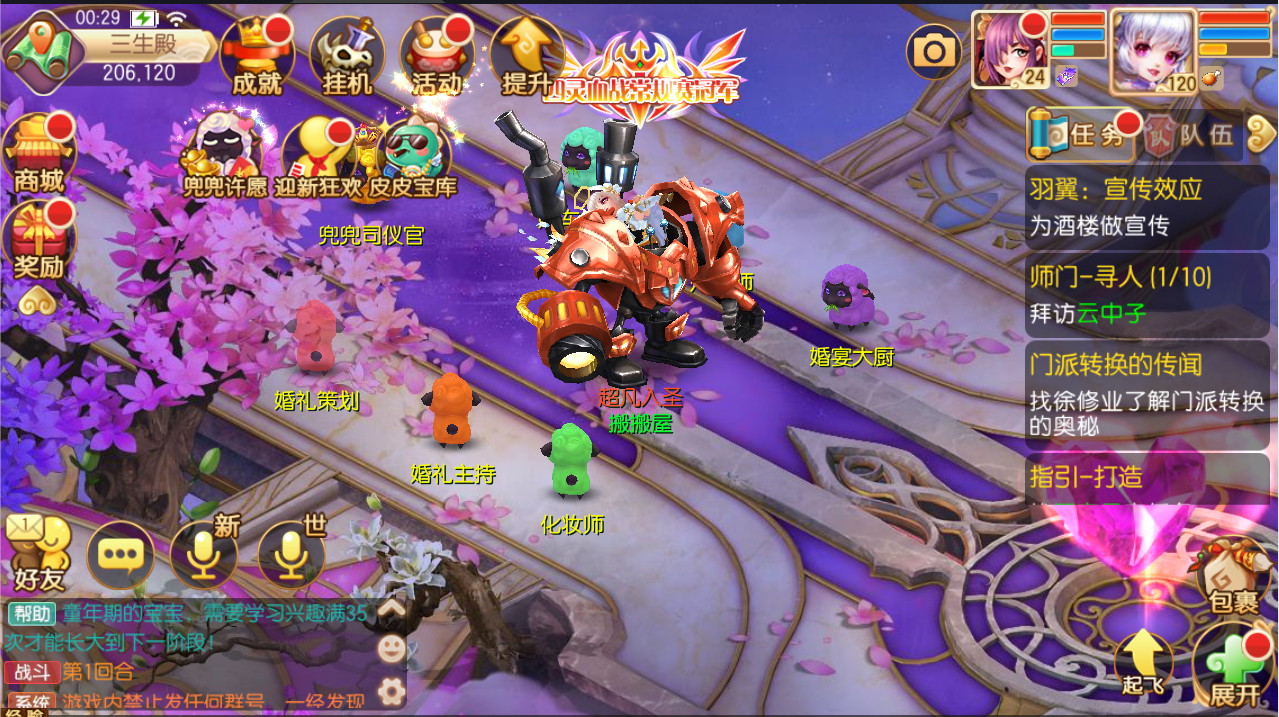1279x717 pixels.
Task: Switch to the 队伍 team tab
Action: [x=1192, y=134]
